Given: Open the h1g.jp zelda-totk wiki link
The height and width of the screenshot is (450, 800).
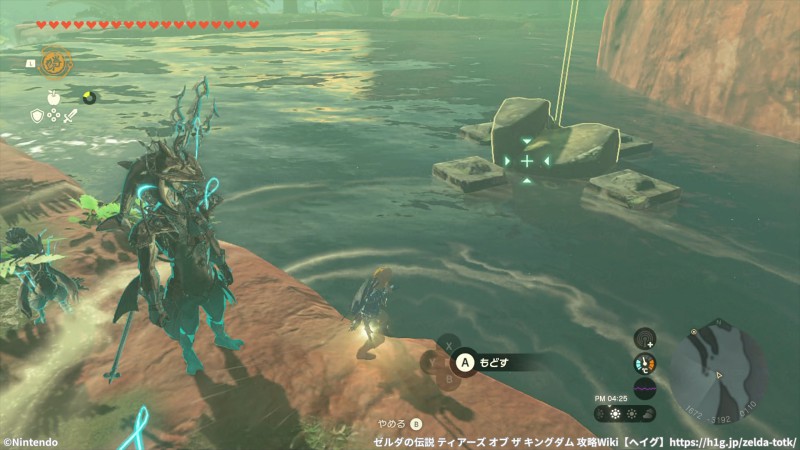Looking at the screenshot, I should pos(731,441).
